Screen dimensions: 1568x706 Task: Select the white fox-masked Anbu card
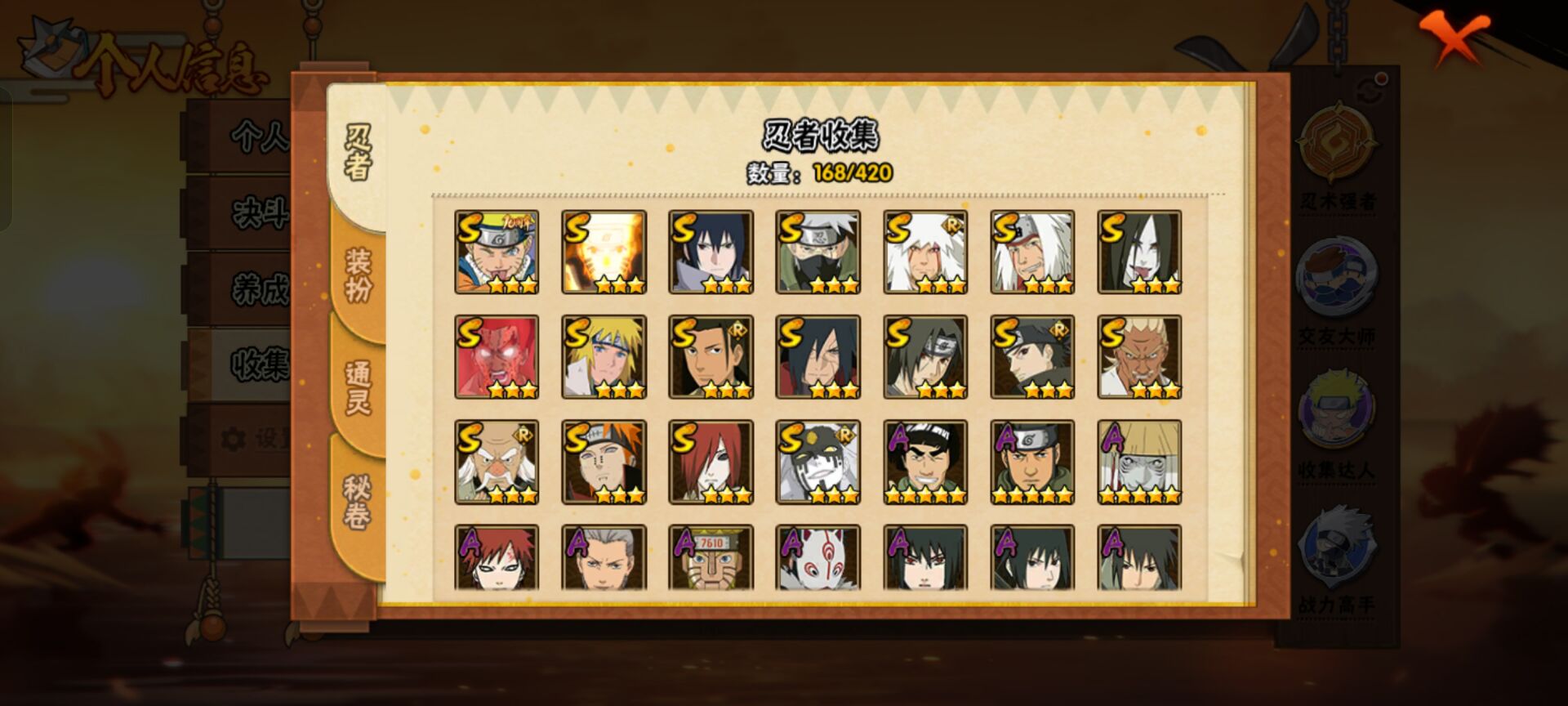(x=817, y=557)
